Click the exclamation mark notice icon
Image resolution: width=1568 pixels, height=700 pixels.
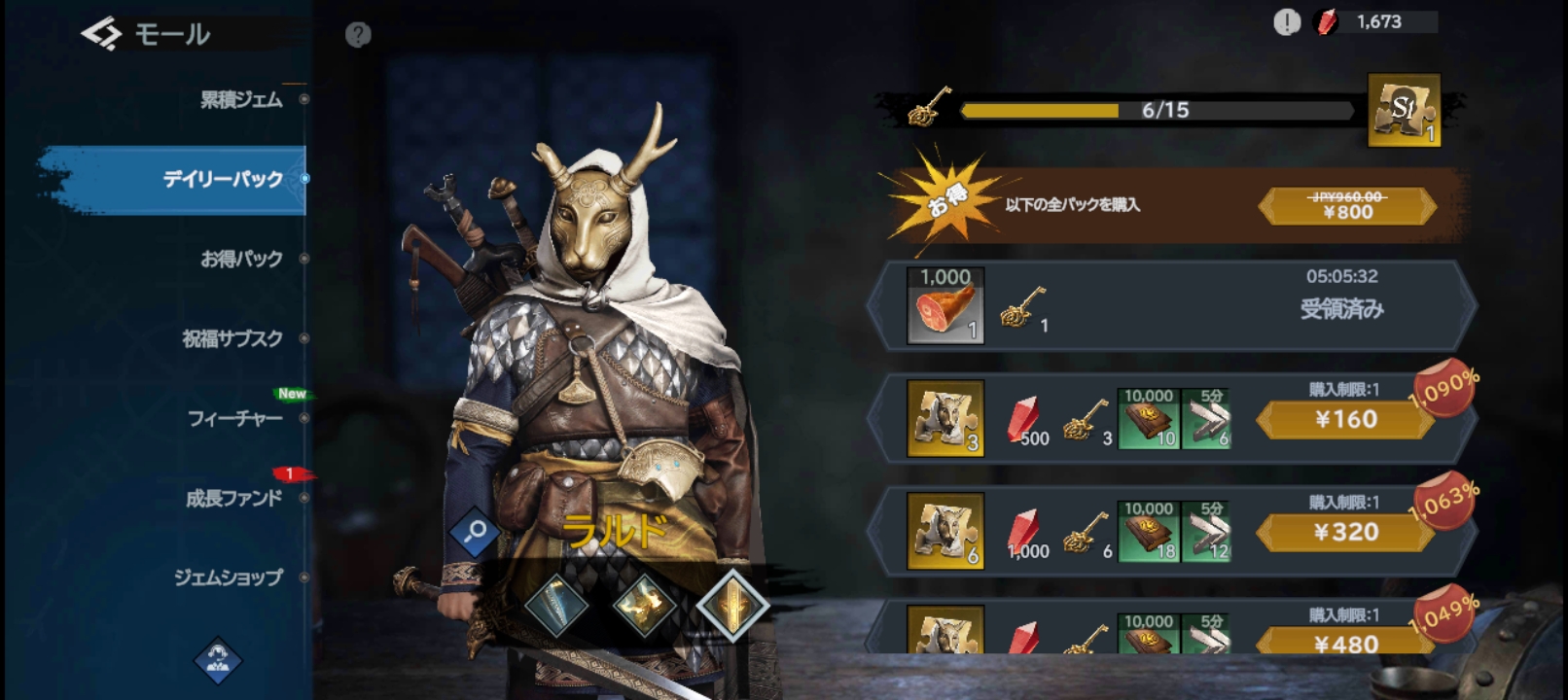pos(1287,22)
